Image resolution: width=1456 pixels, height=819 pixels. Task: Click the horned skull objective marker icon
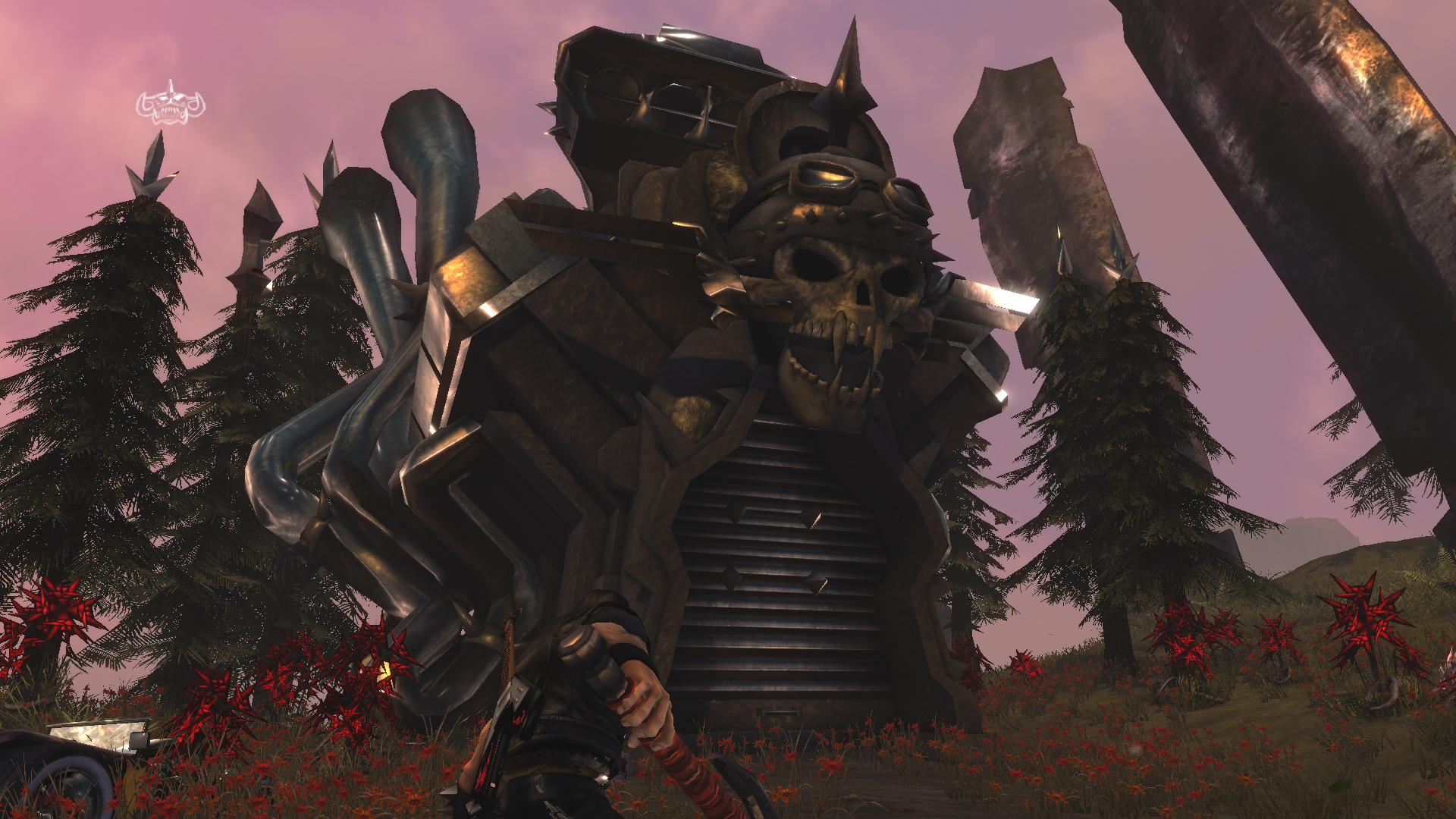171,105
